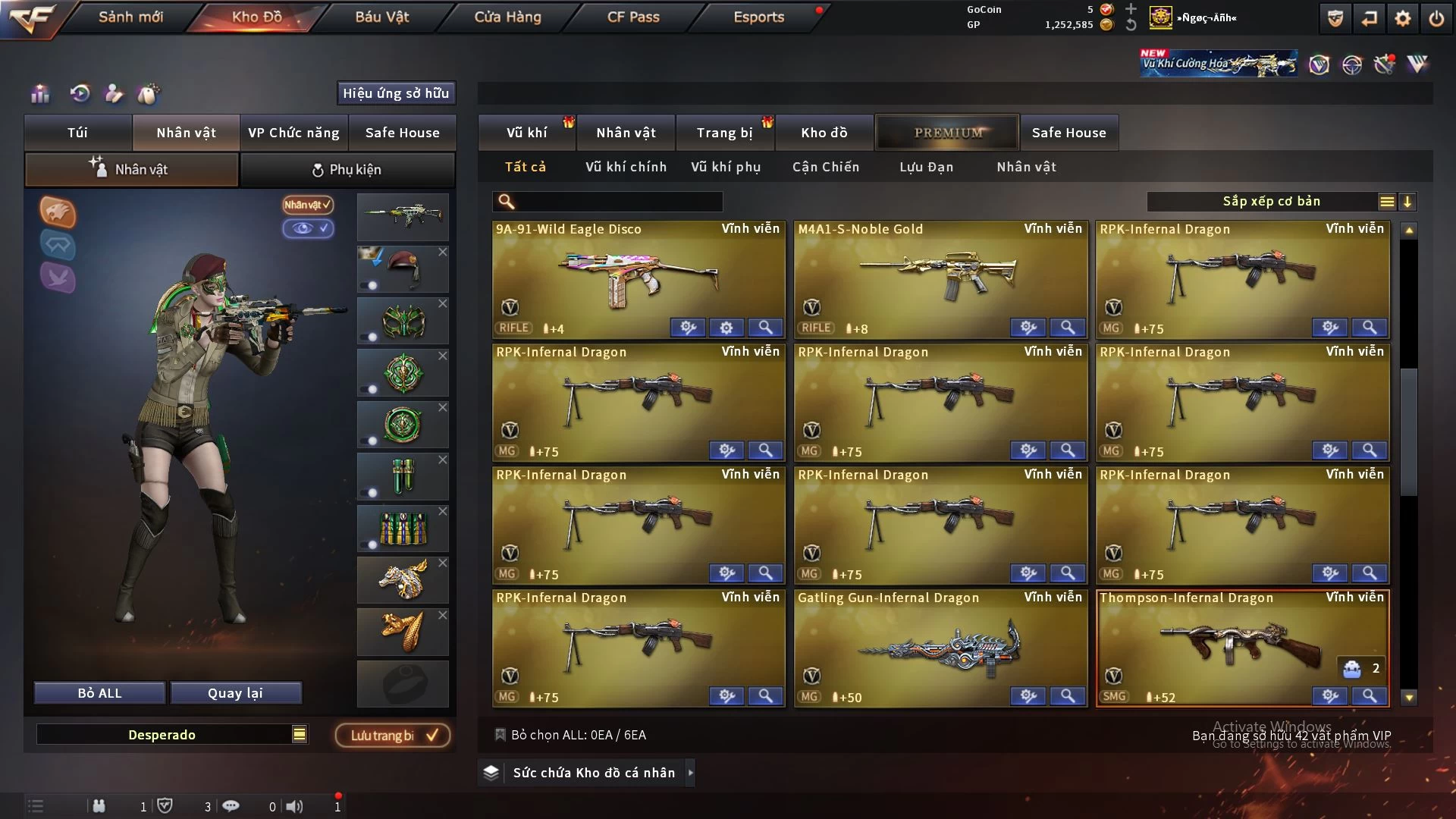
Task: Open the settings gear icon
Action: point(1402,18)
